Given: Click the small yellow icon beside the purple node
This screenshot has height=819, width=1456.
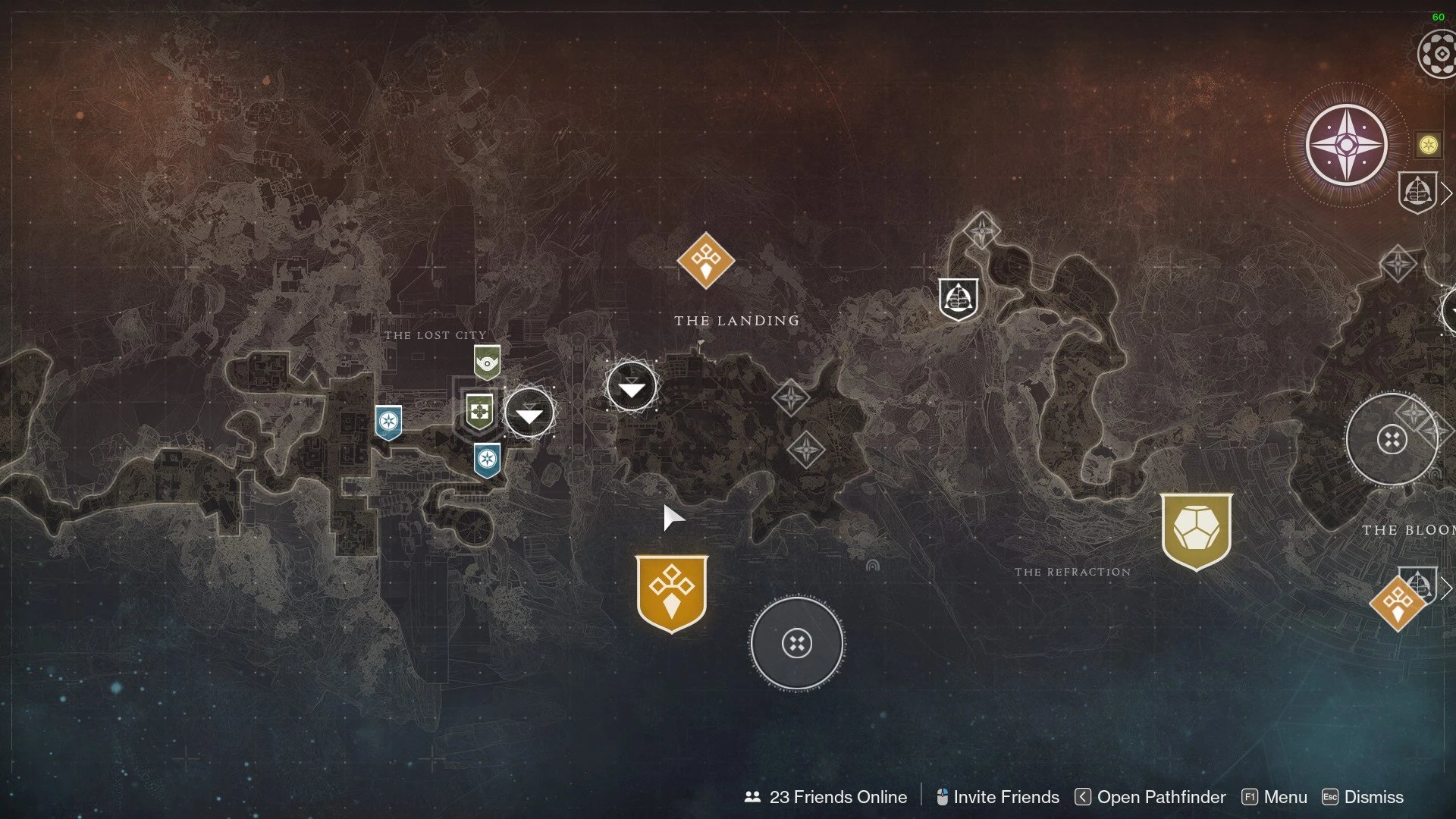Looking at the screenshot, I should pos(1428,144).
